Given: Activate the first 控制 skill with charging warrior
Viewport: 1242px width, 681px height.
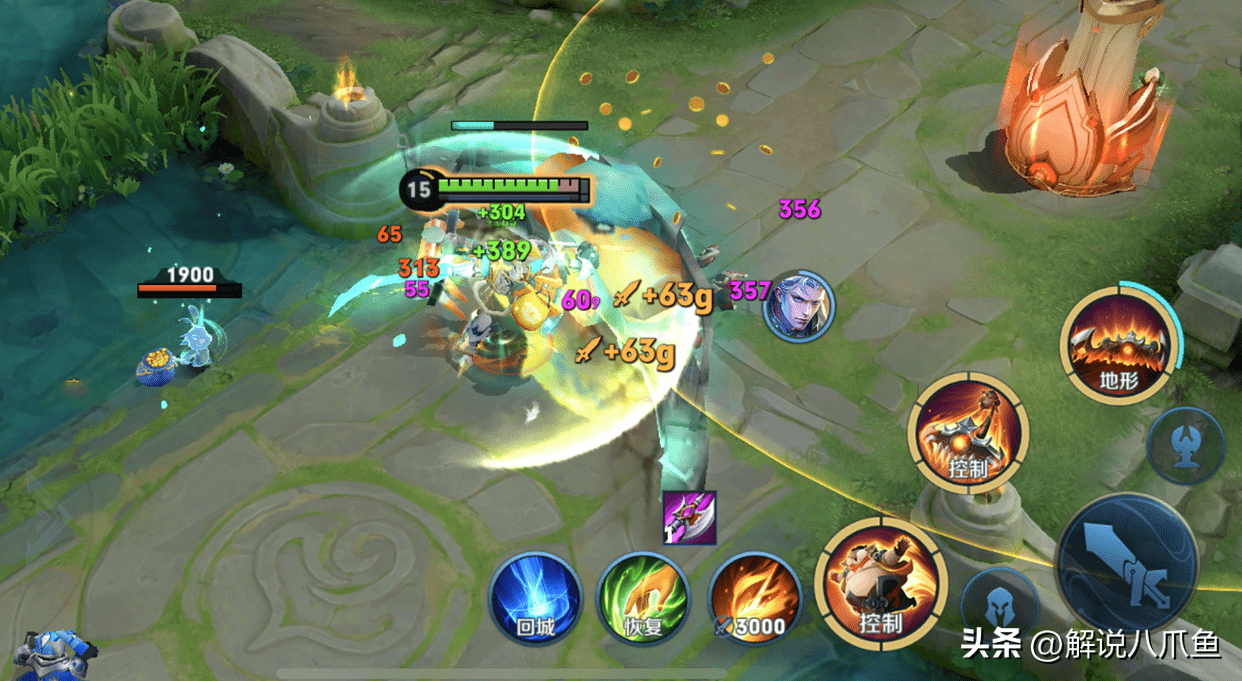Looking at the screenshot, I should [880, 584].
